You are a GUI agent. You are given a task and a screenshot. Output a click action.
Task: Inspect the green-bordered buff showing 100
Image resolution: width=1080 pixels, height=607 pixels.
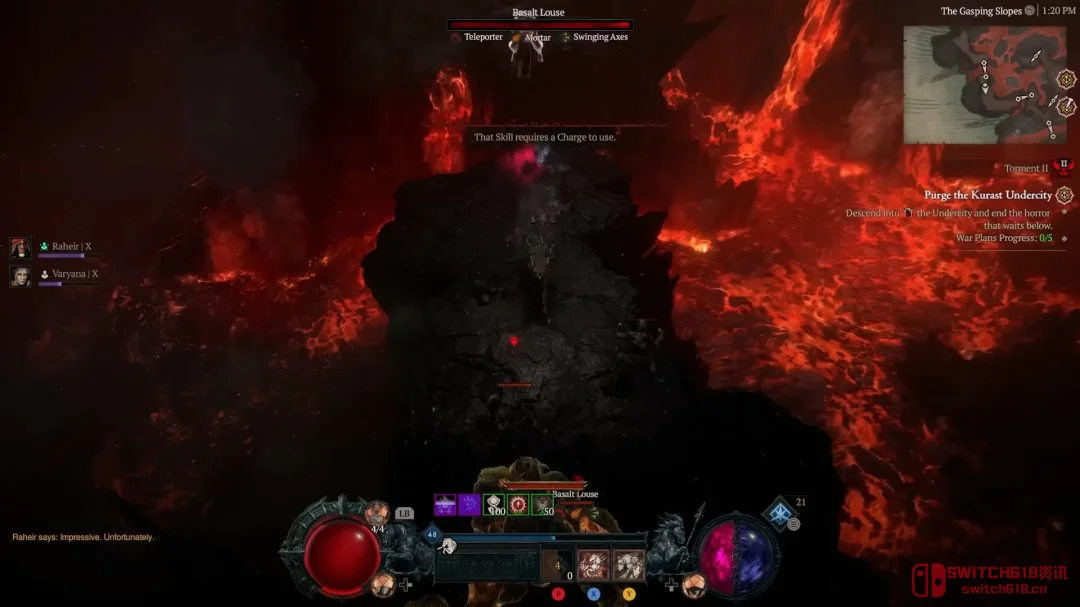[x=494, y=505]
